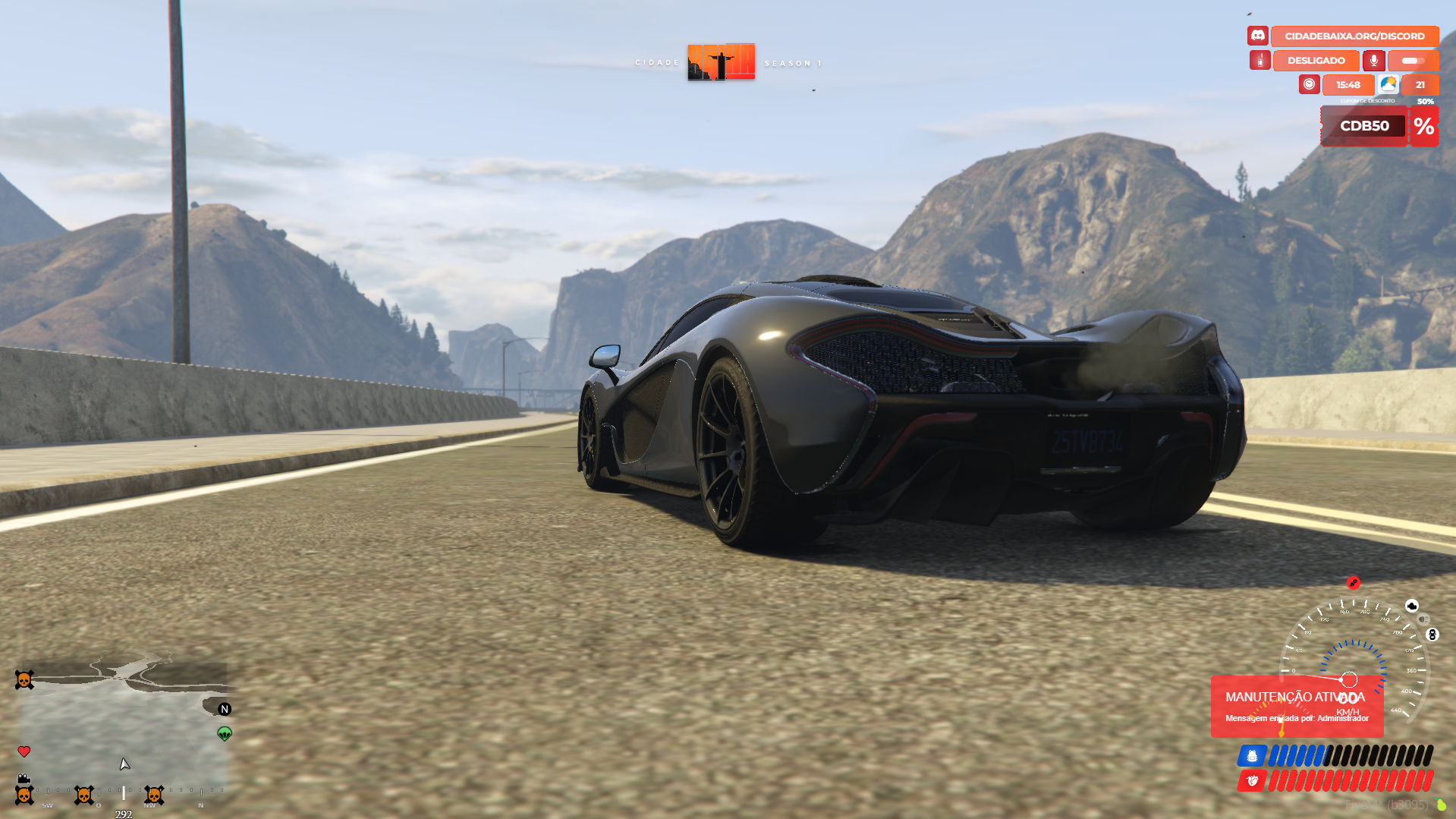
Task: Click the weather sun-and-cloud icon
Action: coord(1388,84)
